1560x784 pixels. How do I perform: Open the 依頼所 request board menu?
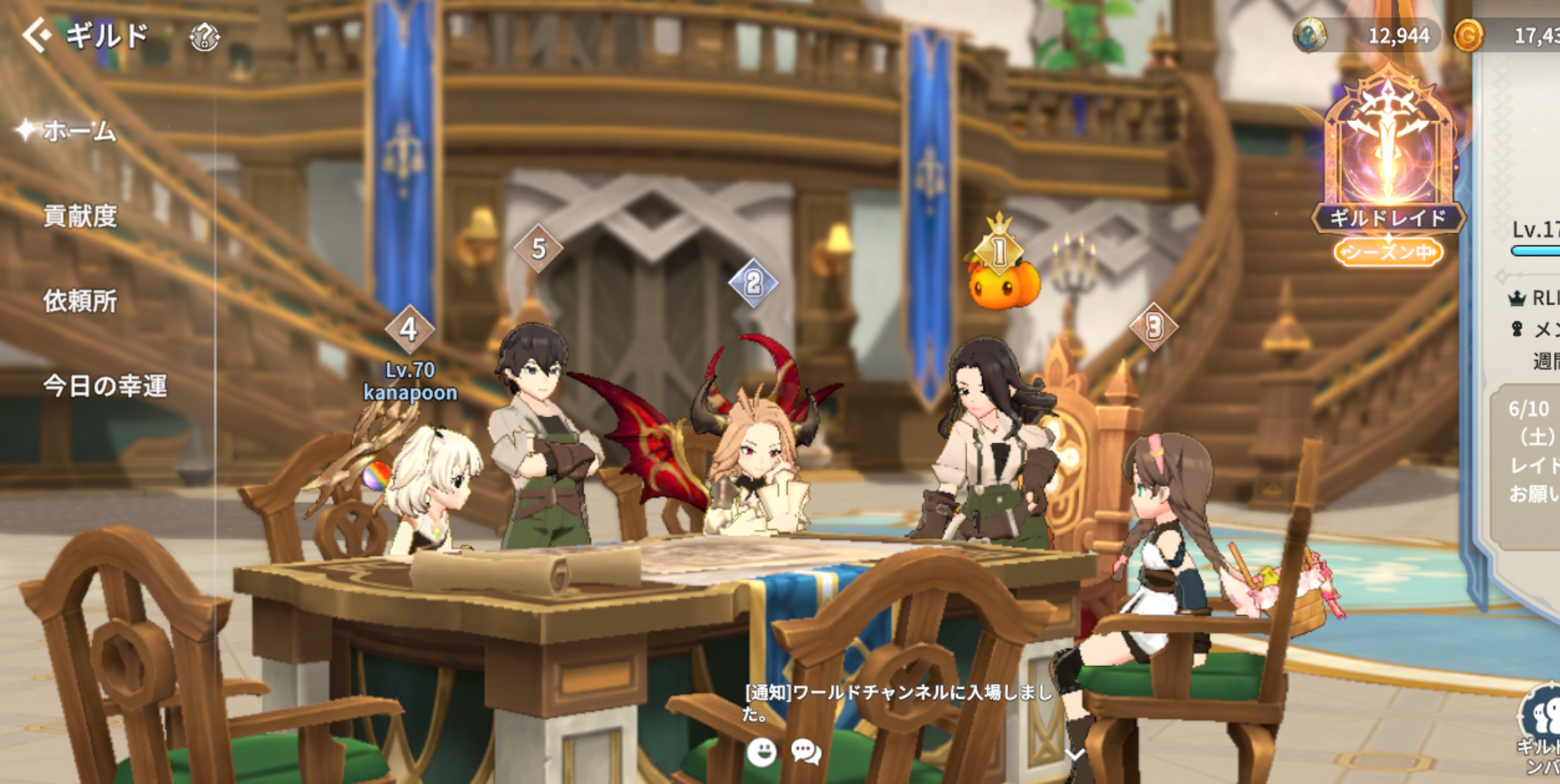pyautogui.click(x=80, y=301)
